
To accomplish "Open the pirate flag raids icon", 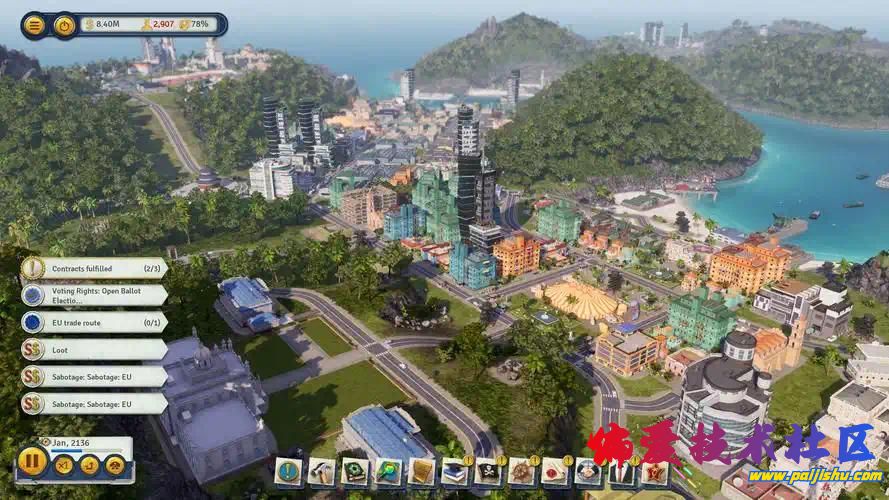I will (488, 471).
